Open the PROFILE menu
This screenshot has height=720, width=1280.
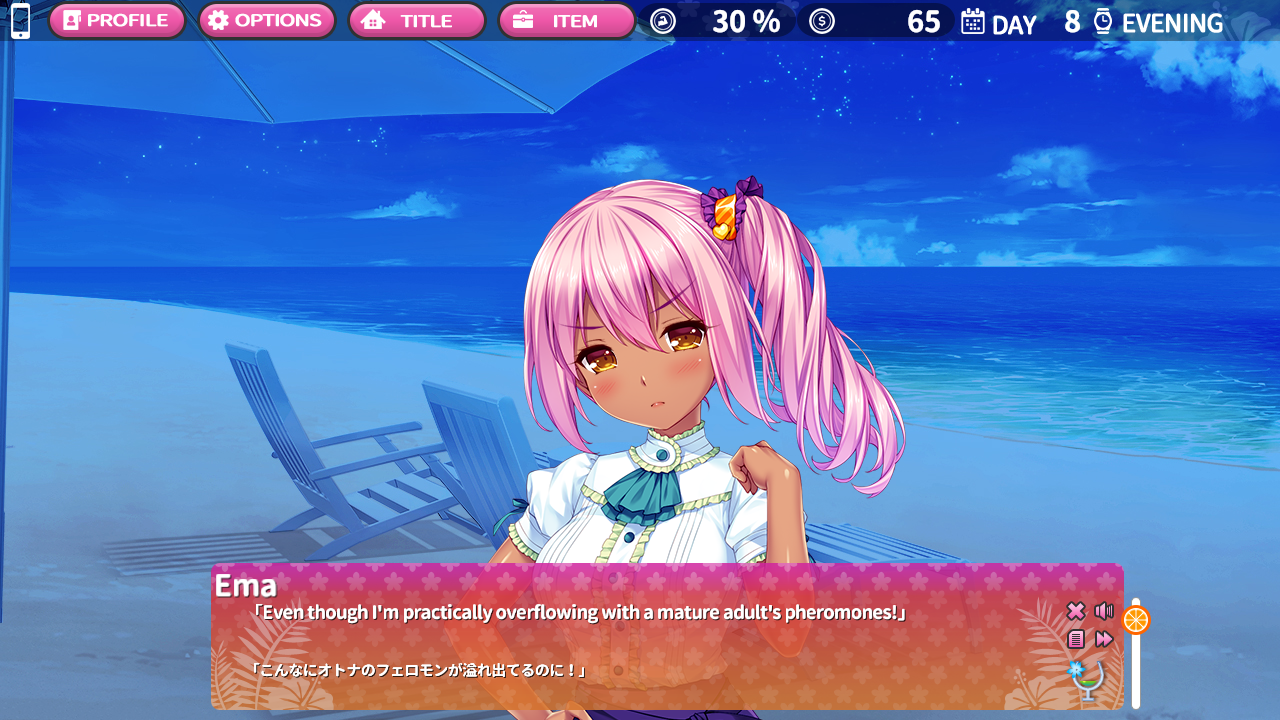click(x=117, y=21)
